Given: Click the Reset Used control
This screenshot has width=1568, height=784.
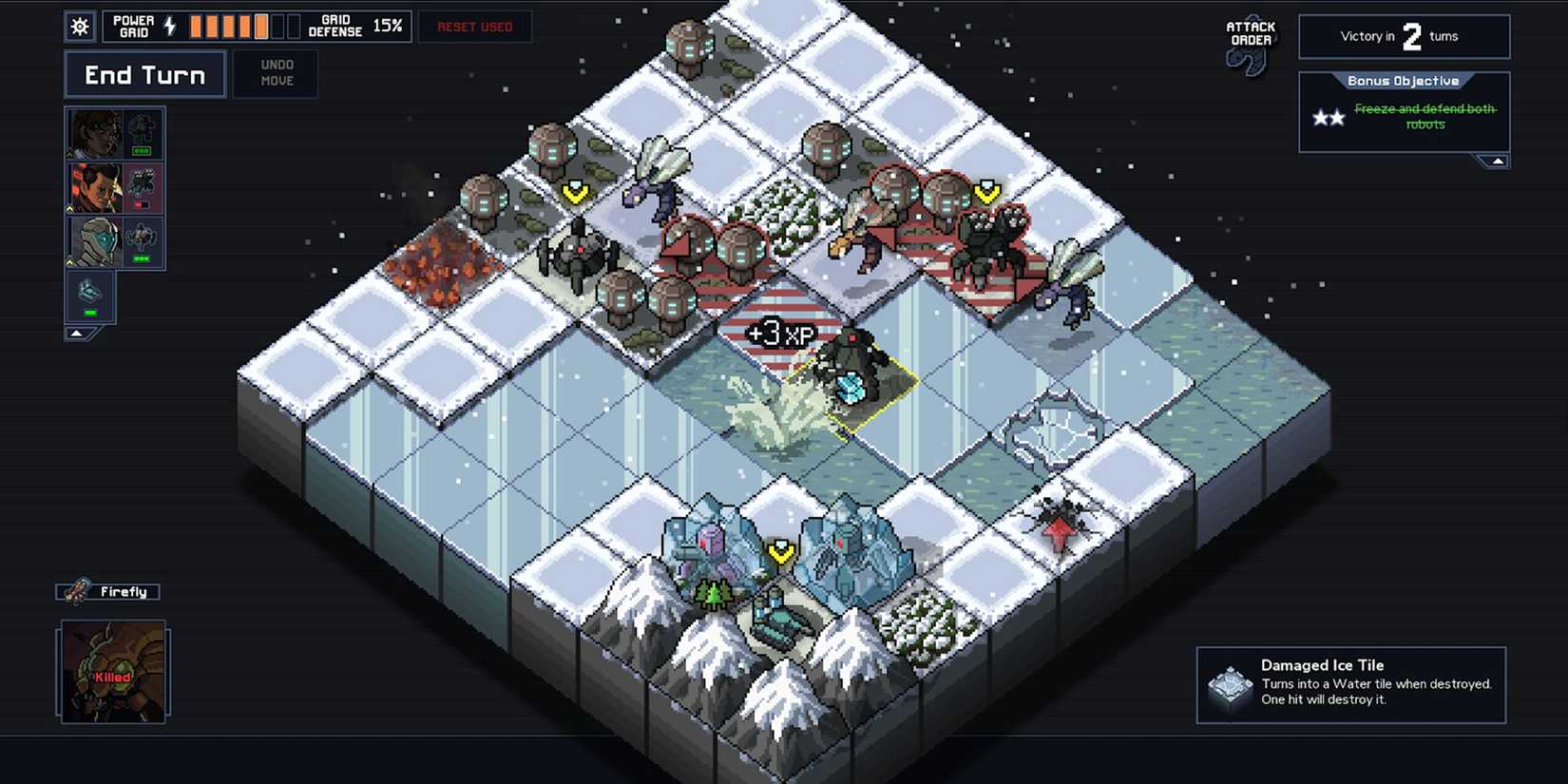Looking at the screenshot, I should [474, 27].
